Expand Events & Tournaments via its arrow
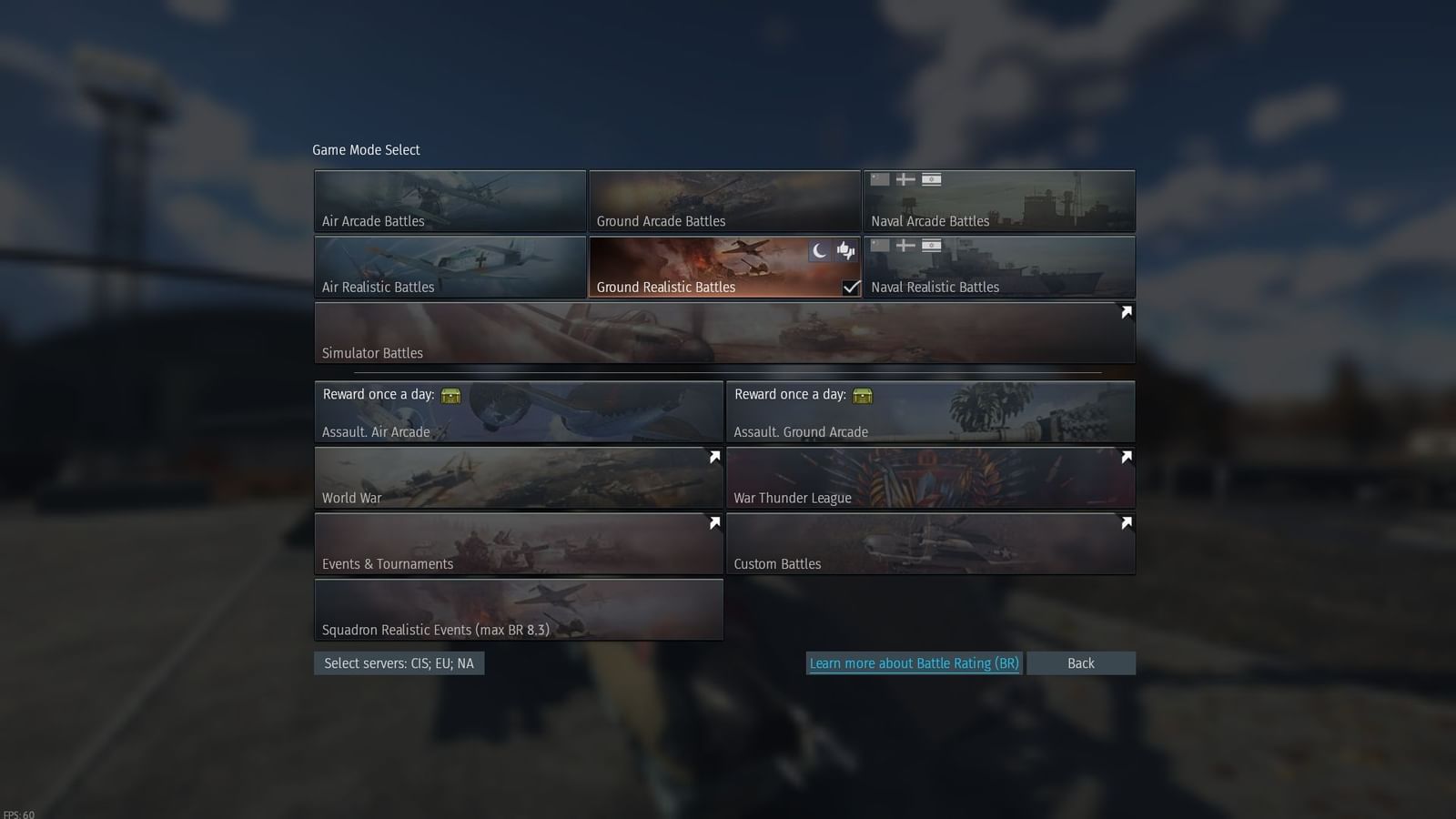The image size is (1456, 819). click(x=714, y=522)
